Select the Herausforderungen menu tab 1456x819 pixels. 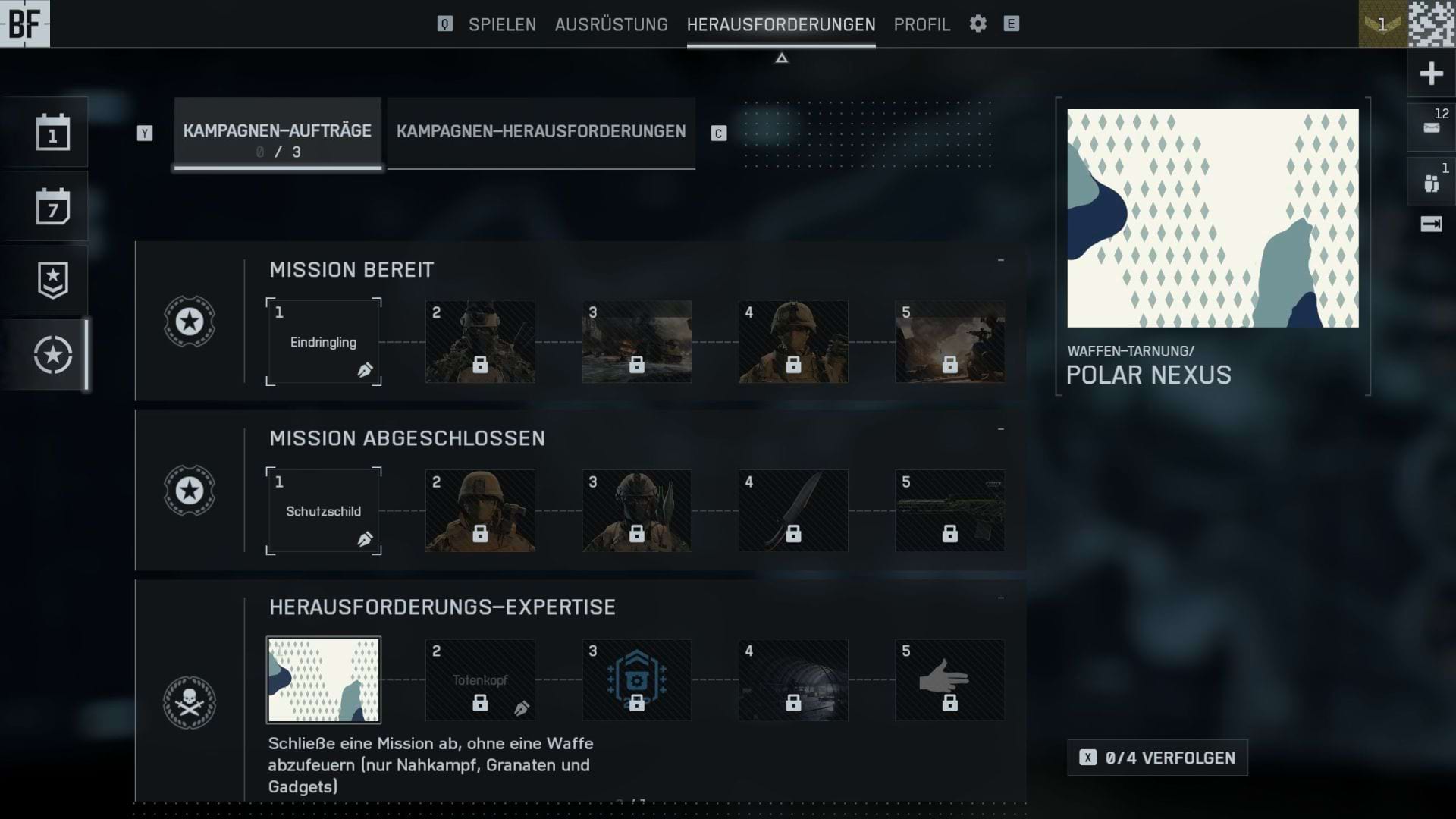coord(781,24)
